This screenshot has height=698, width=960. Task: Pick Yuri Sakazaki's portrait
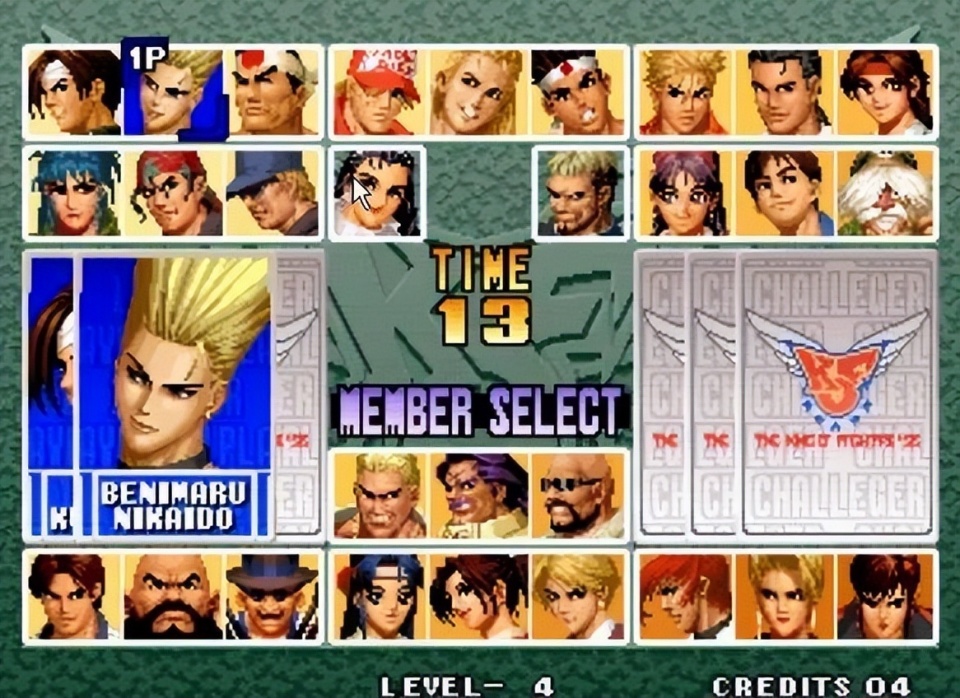coord(887,92)
